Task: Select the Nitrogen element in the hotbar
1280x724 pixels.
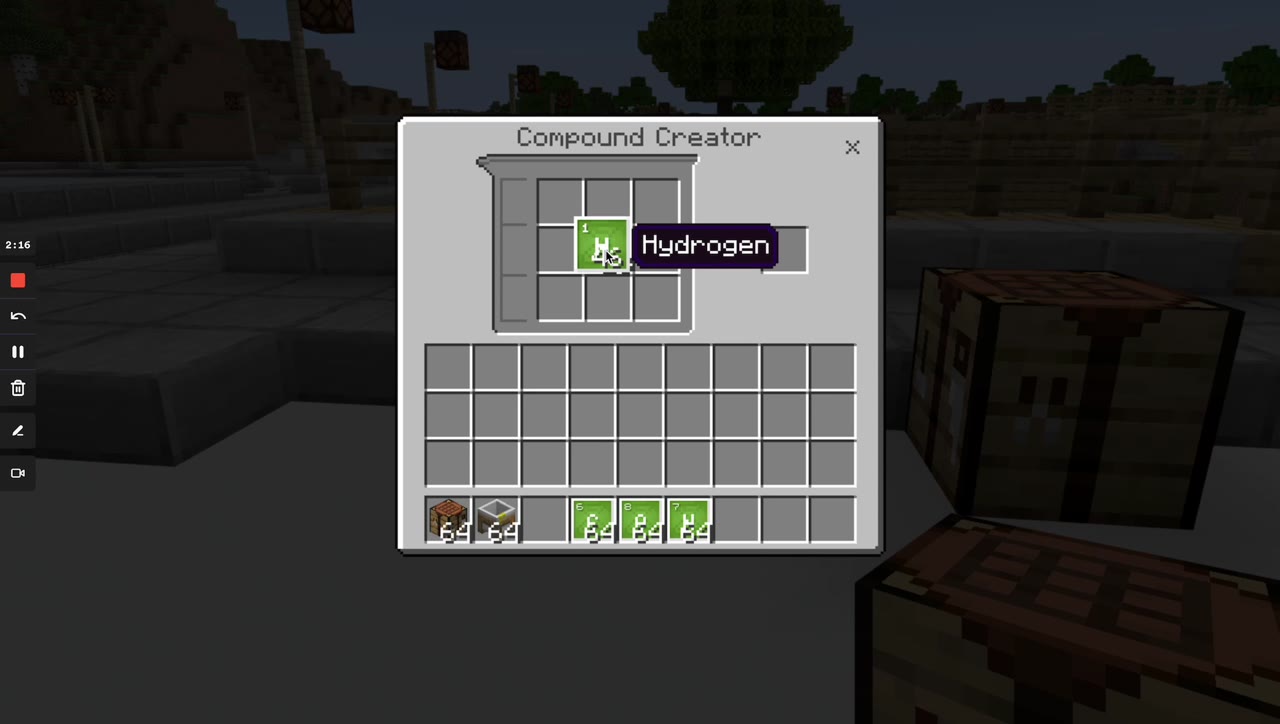Action: click(x=688, y=519)
